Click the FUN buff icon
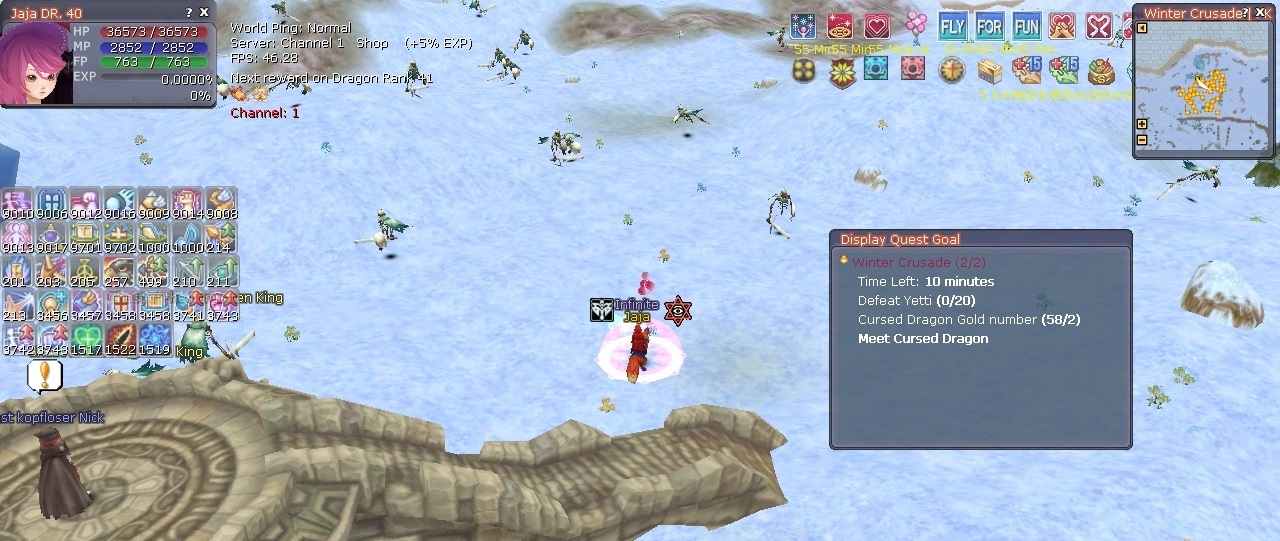The width and height of the screenshot is (1280, 541). pyautogui.click(x=1026, y=27)
